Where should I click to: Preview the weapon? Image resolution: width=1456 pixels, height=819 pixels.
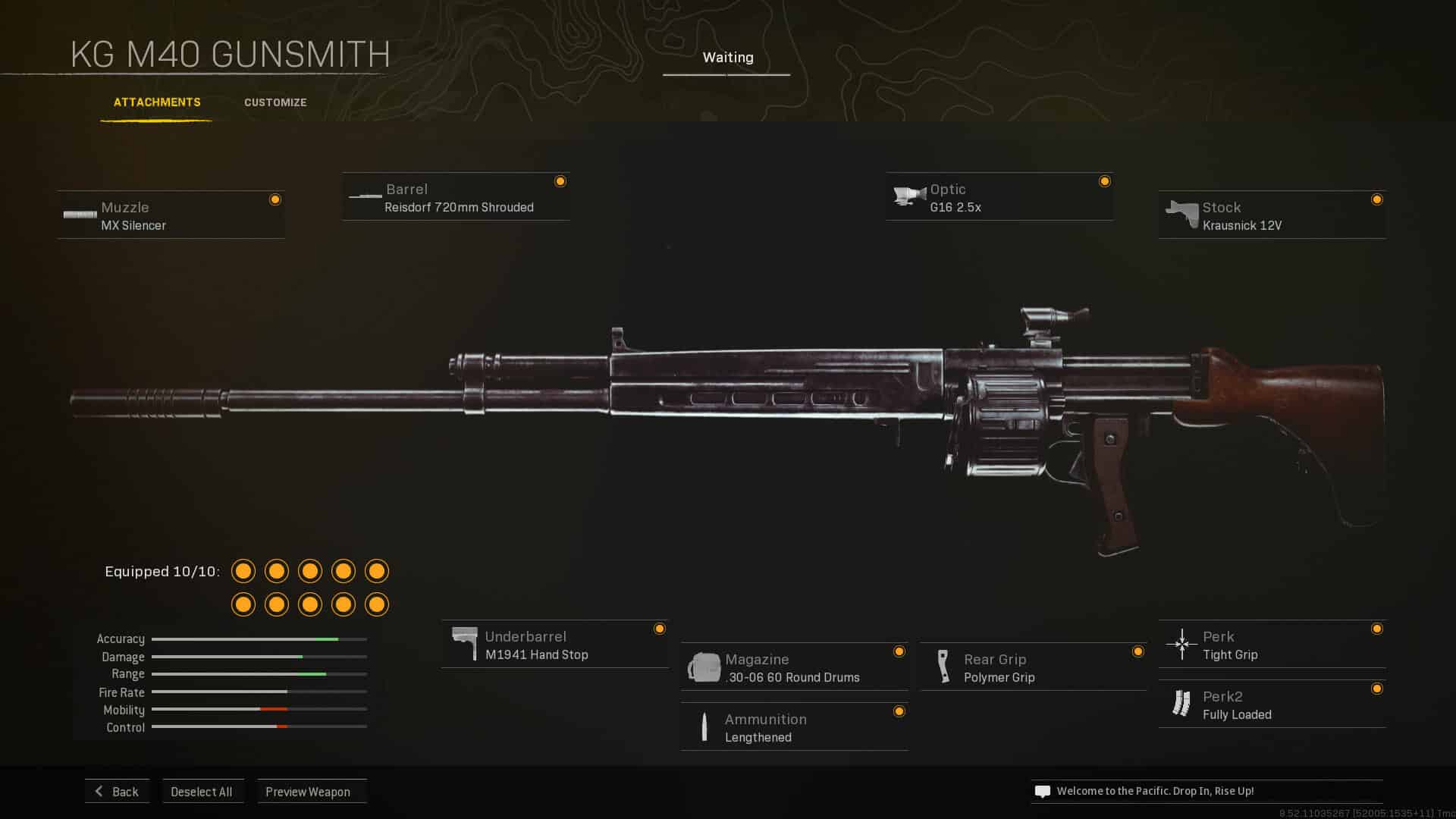pos(308,791)
